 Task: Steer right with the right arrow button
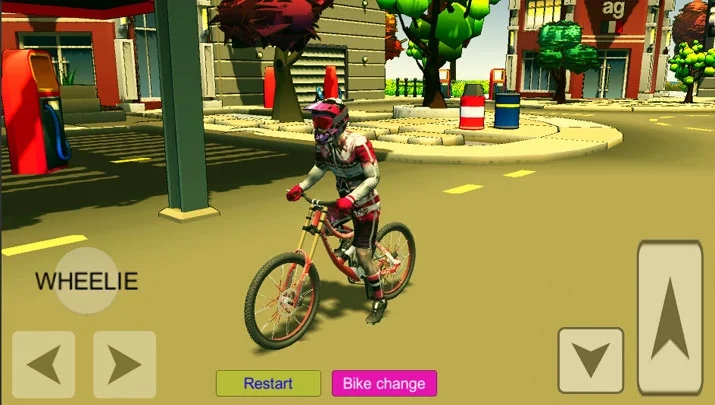[x=124, y=364]
